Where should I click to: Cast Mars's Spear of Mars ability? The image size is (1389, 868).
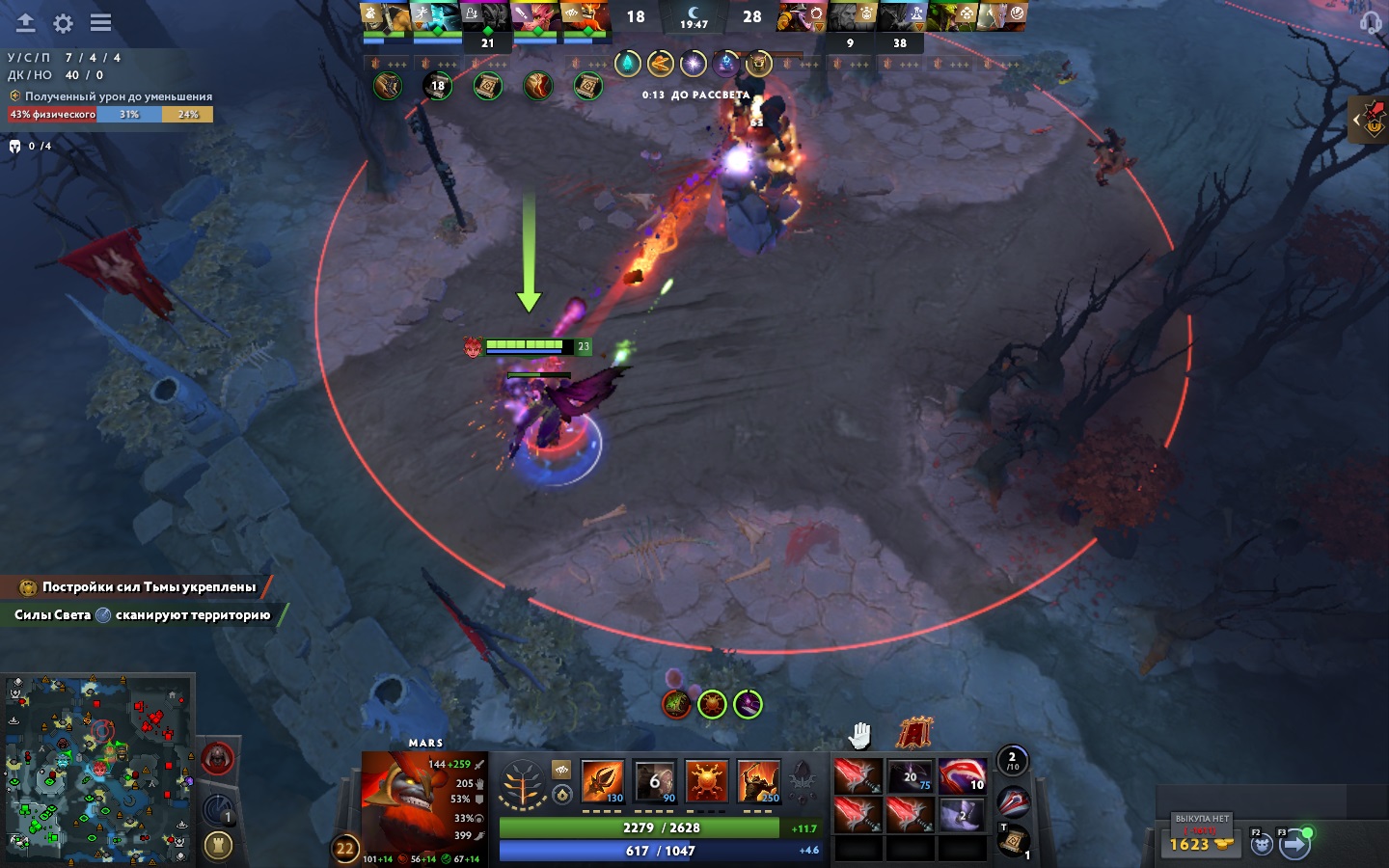pos(602,781)
